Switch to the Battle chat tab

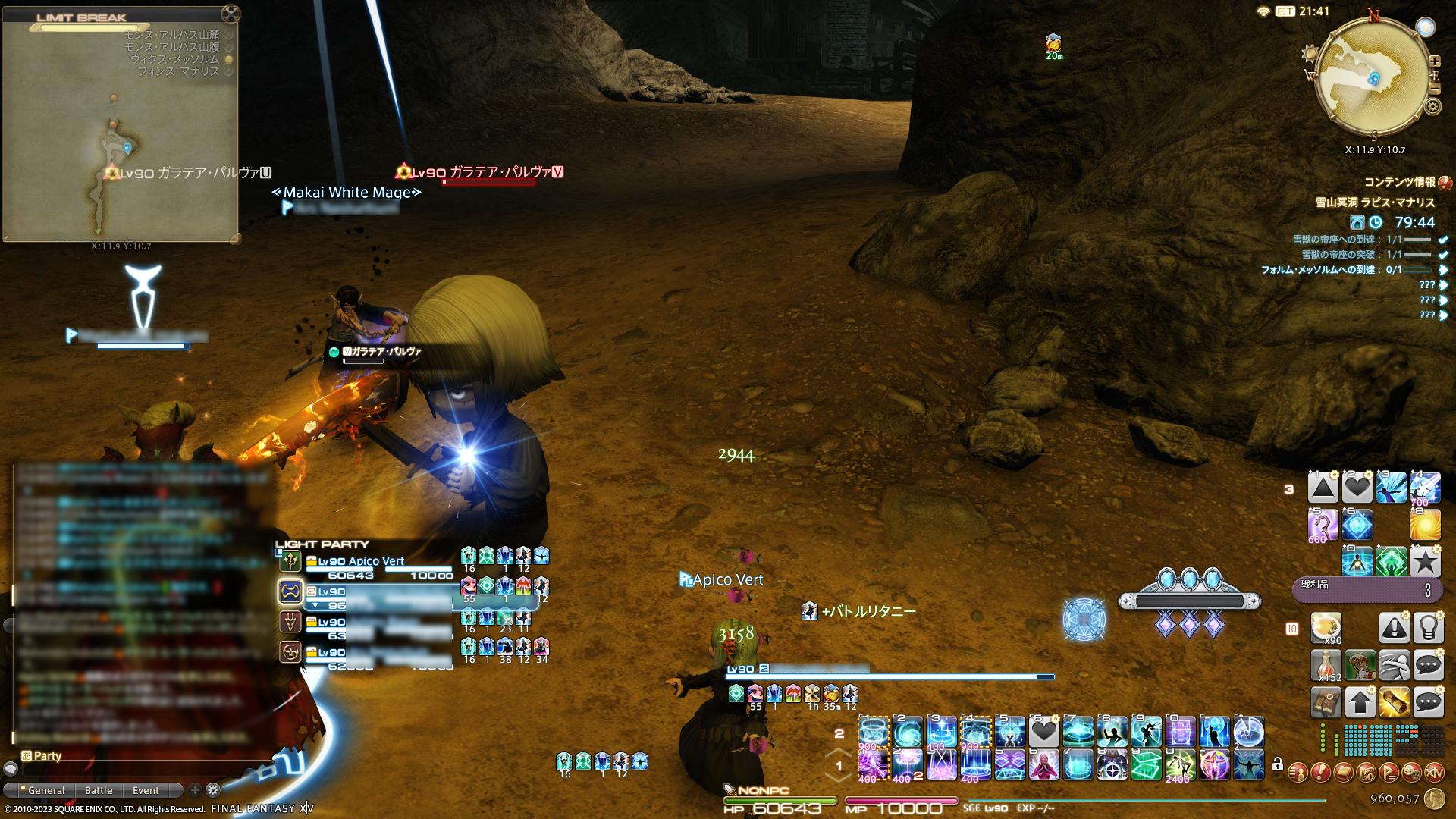tap(99, 790)
